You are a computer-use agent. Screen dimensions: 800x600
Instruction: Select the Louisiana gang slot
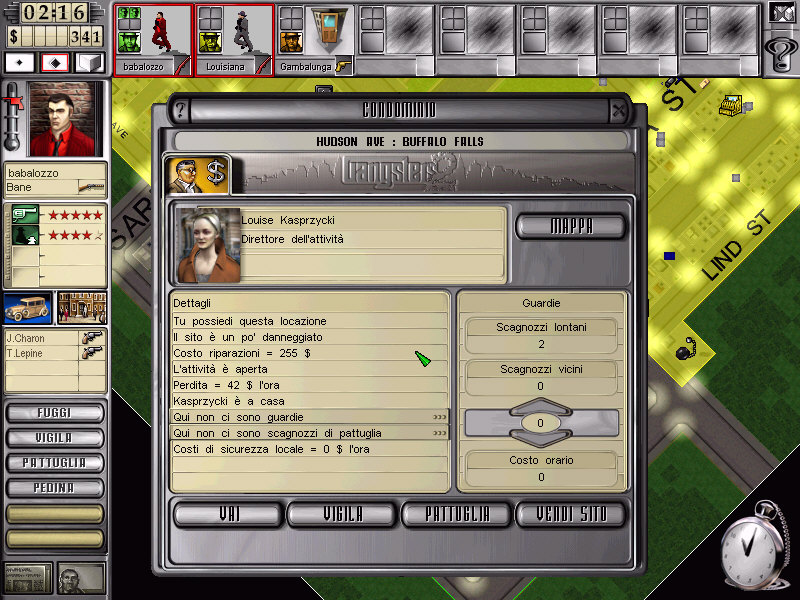(233, 38)
